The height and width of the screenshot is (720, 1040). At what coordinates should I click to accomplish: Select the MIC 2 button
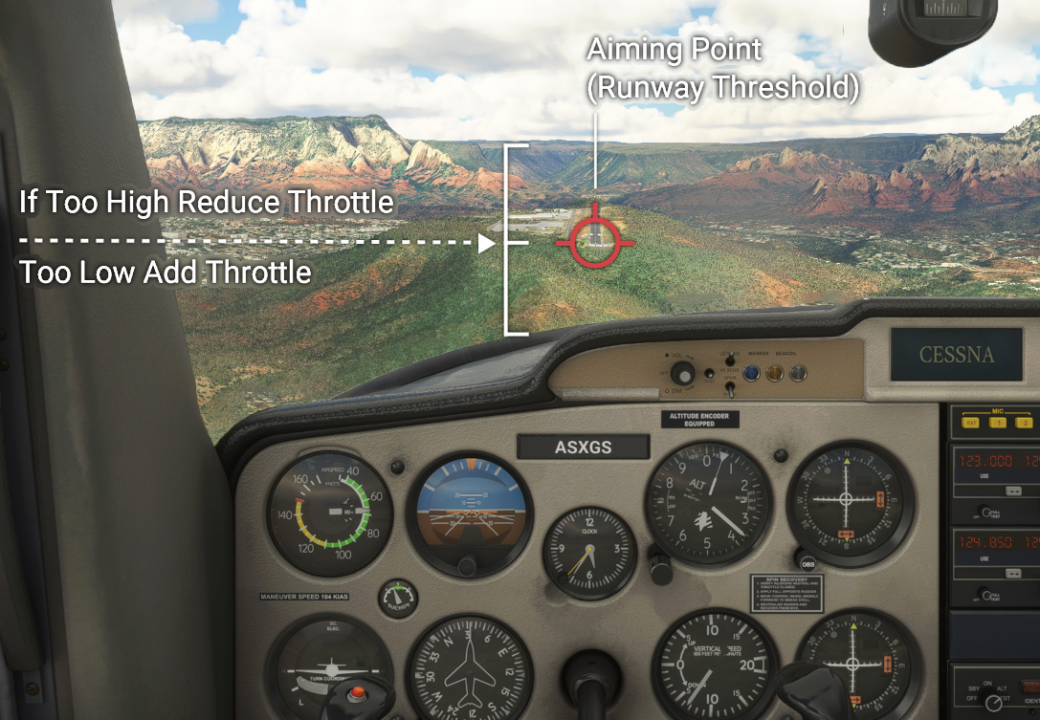[1022, 423]
